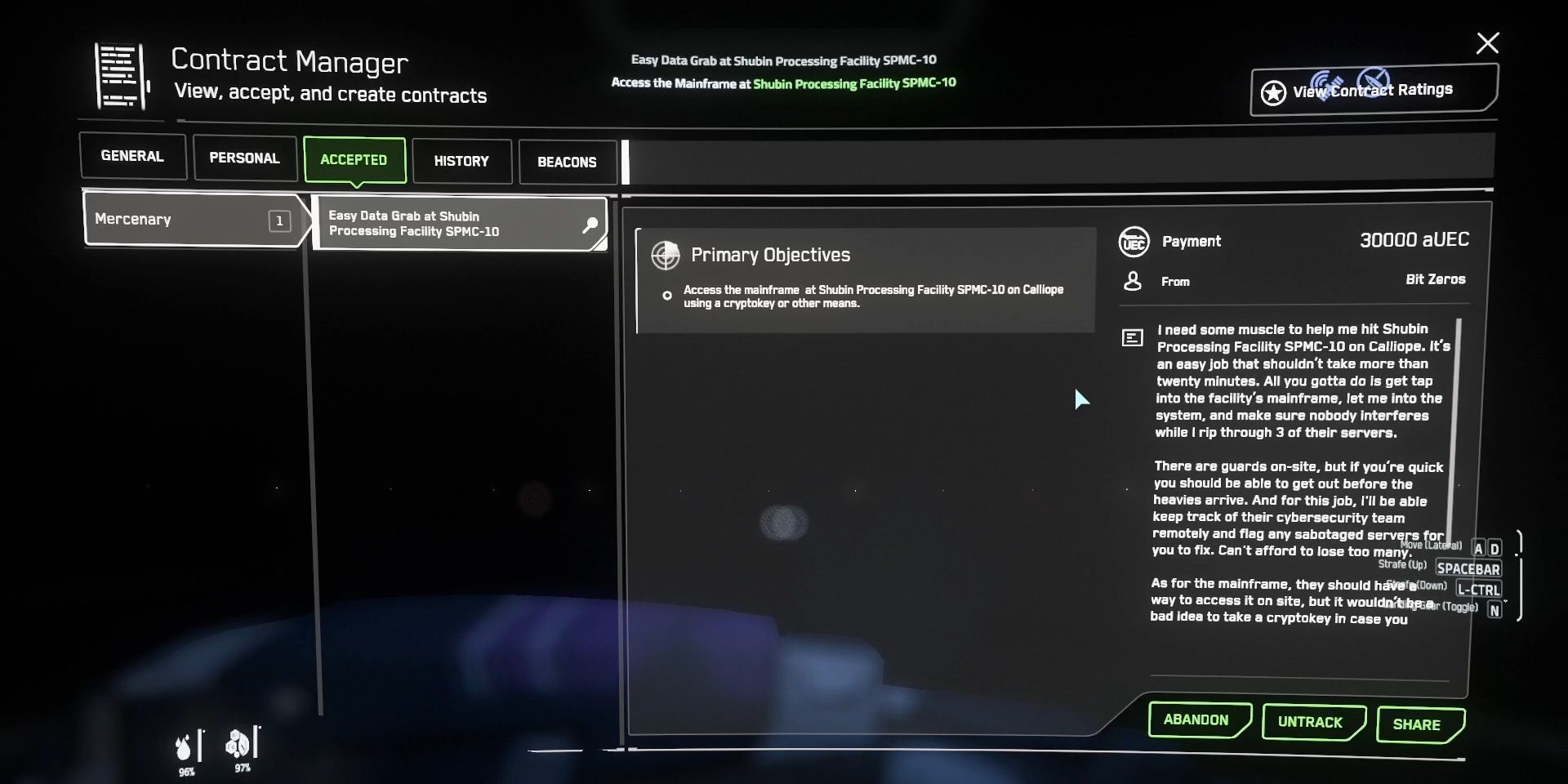Click the Contract Manager document icon
The height and width of the screenshot is (784, 1568).
pos(119,76)
